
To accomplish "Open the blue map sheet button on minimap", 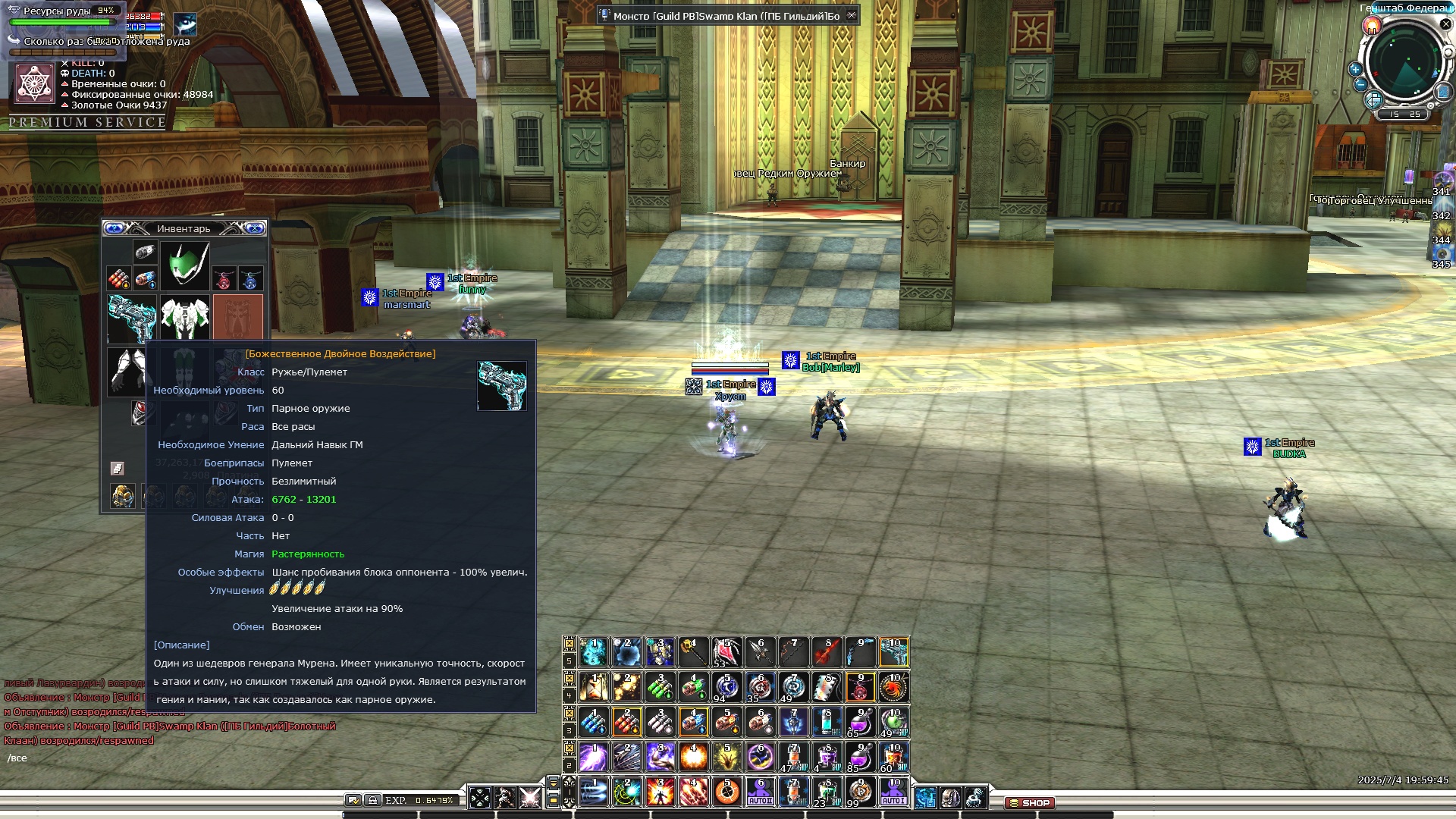I will tap(1443, 92).
